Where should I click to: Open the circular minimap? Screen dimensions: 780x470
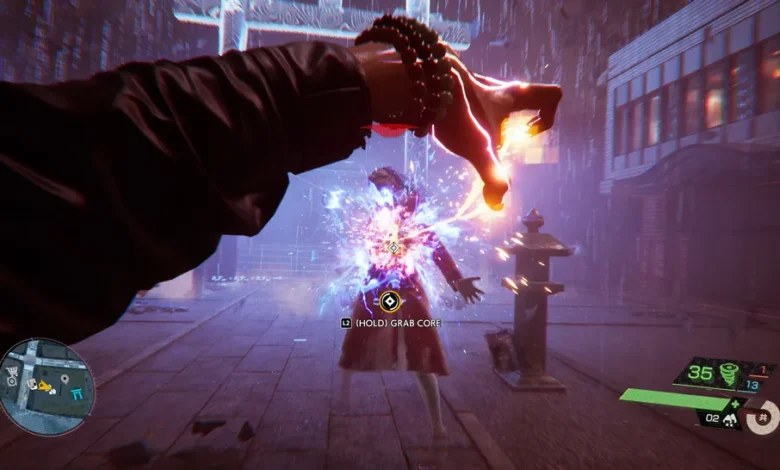47,386
